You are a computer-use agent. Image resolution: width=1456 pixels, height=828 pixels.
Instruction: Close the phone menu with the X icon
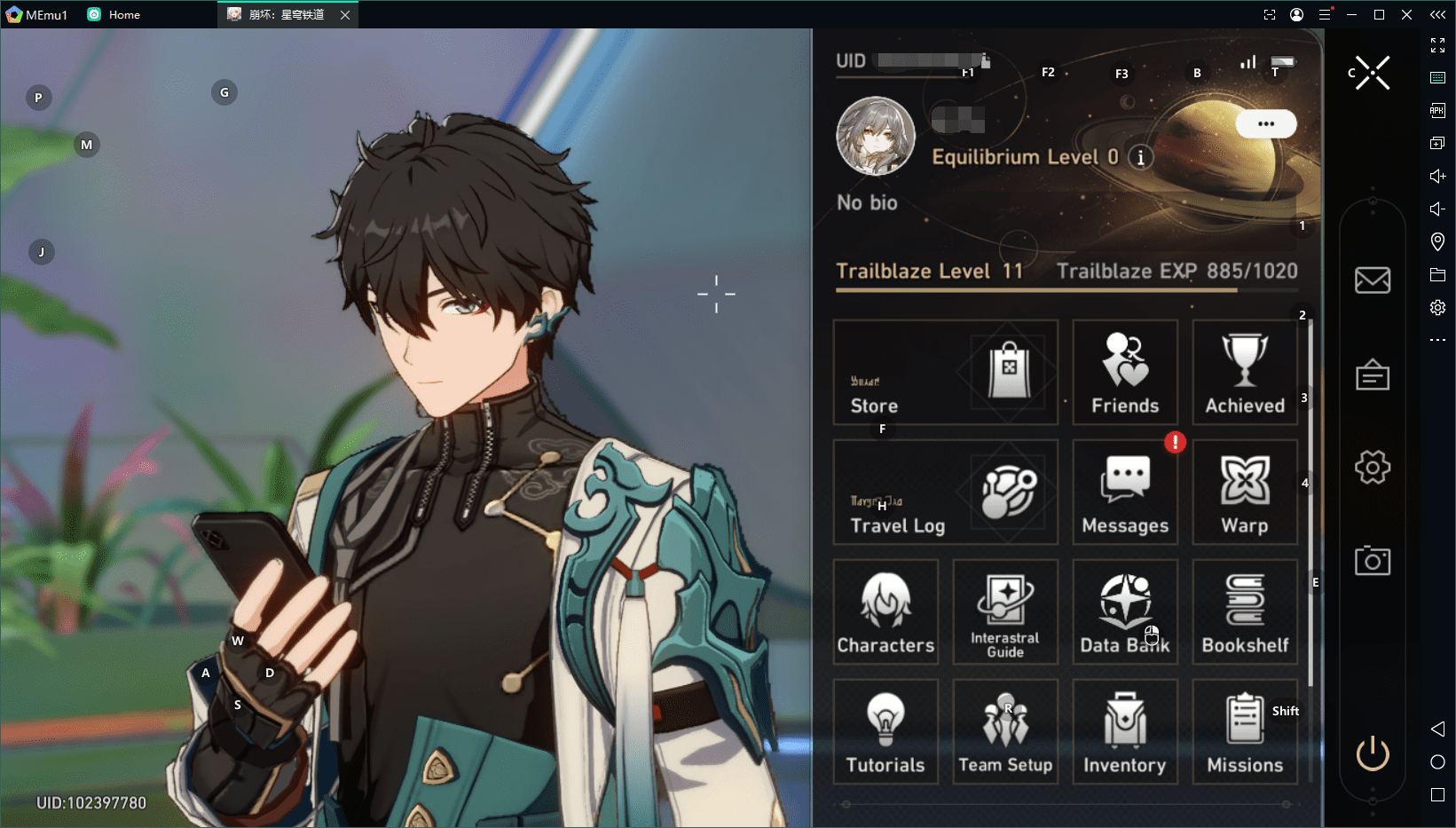point(1373,73)
